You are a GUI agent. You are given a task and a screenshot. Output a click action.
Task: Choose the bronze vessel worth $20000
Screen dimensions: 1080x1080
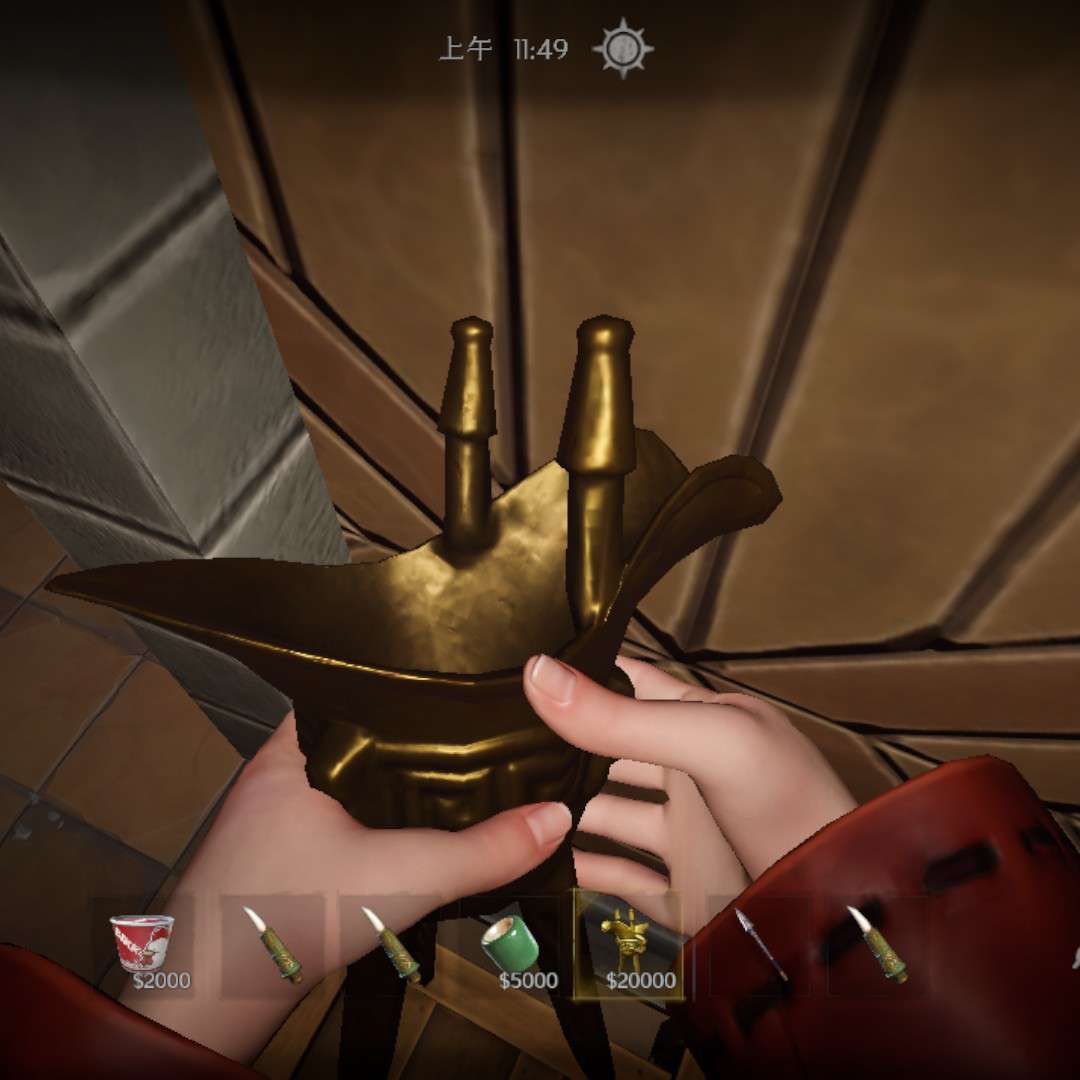click(628, 944)
